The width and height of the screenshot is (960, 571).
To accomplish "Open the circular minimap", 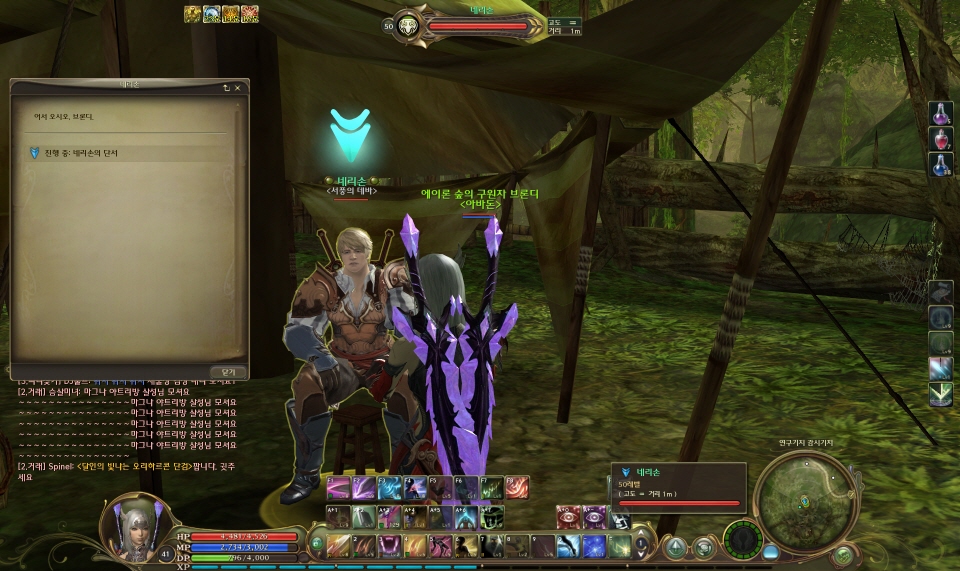I will (x=804, y=500).
